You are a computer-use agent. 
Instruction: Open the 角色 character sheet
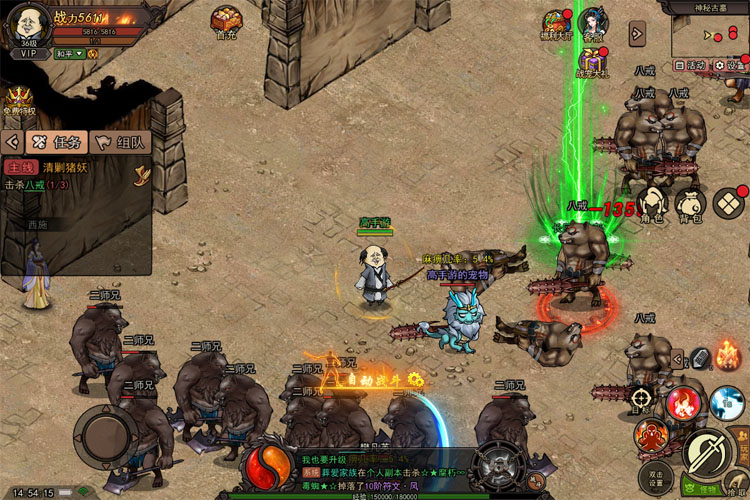(x=653, y=203)
